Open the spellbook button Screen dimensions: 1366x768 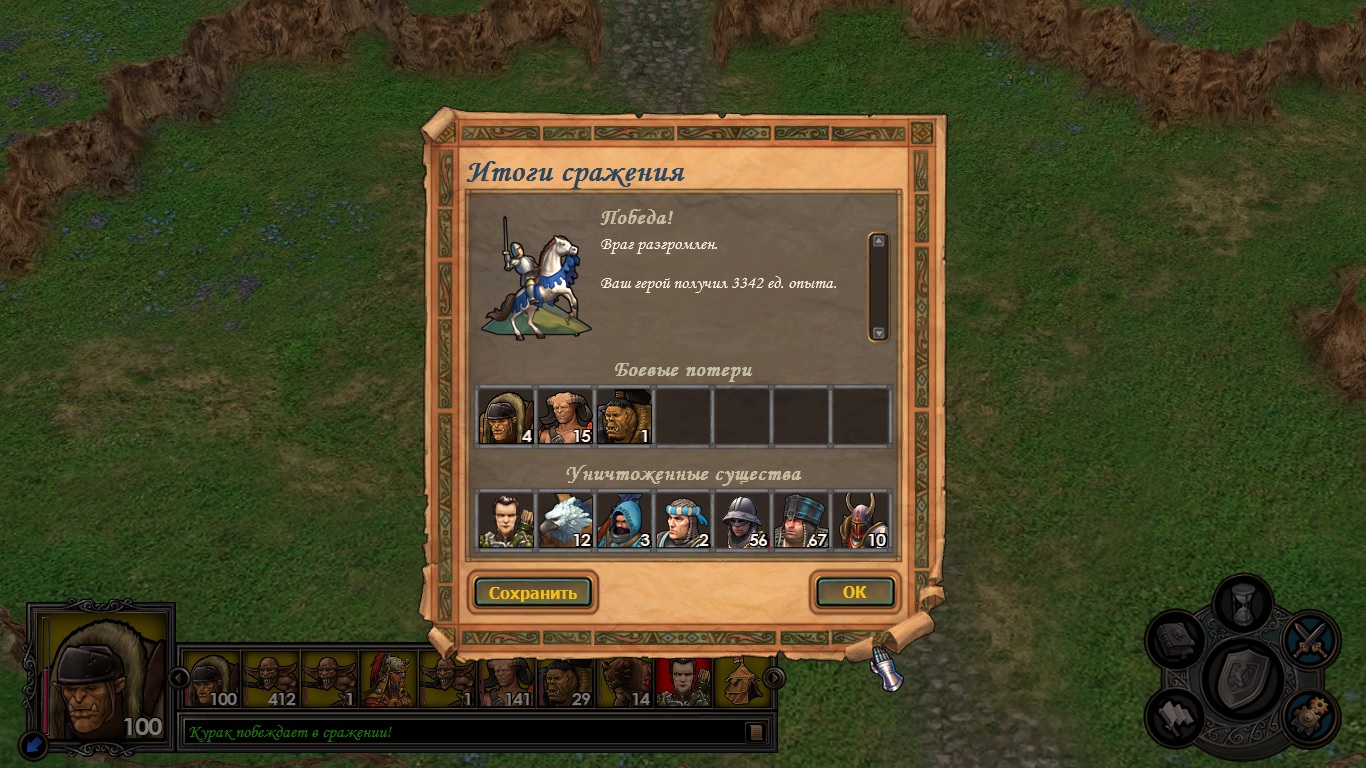click(x=1175, y=641)
